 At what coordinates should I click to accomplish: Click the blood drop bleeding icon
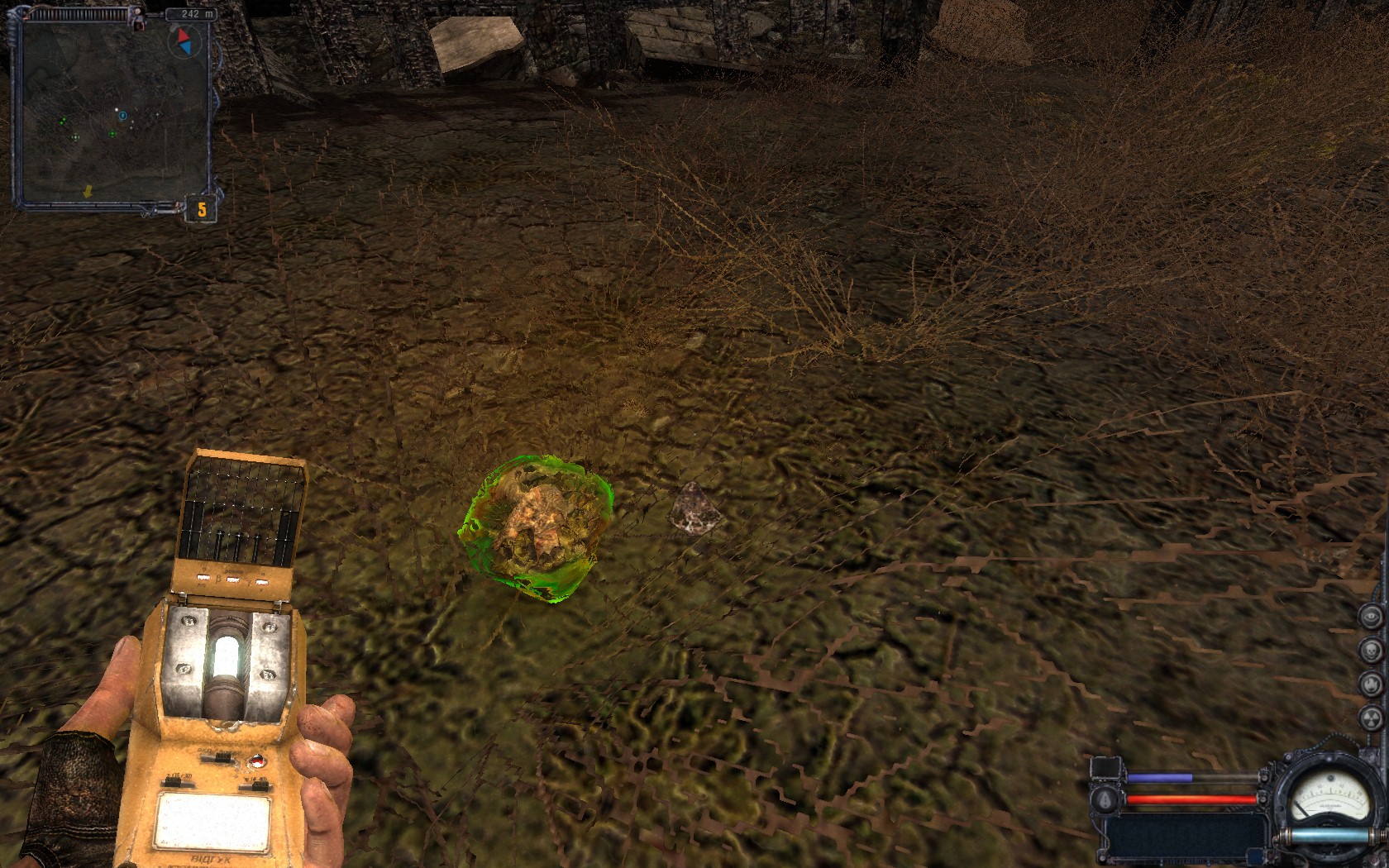pyautogui.click(x=1106, y=799)
